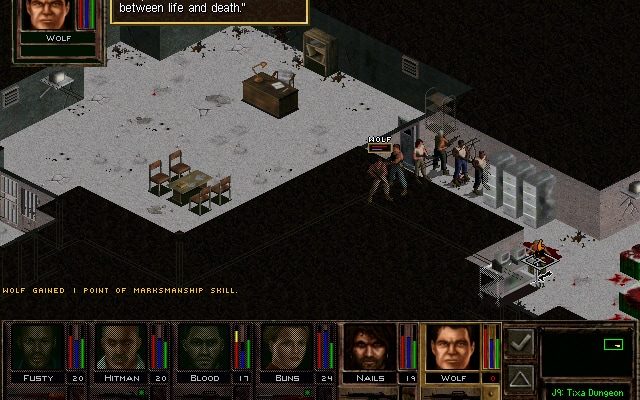Image resolution: width=640 pixels, height=400 pixels.
Task: Click the checkmark end-turn button
Action: (520, 342)
